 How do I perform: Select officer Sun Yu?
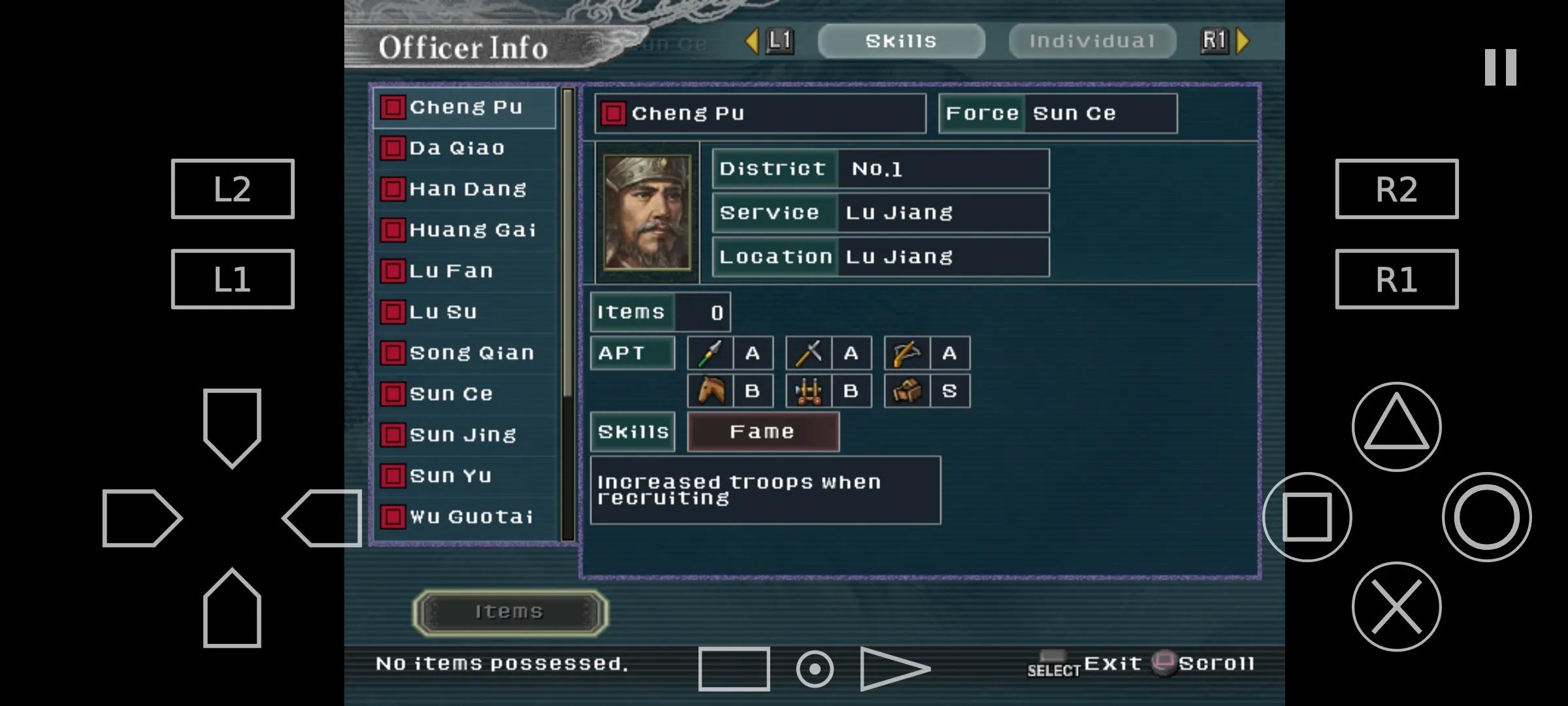[x=465, y=476]
